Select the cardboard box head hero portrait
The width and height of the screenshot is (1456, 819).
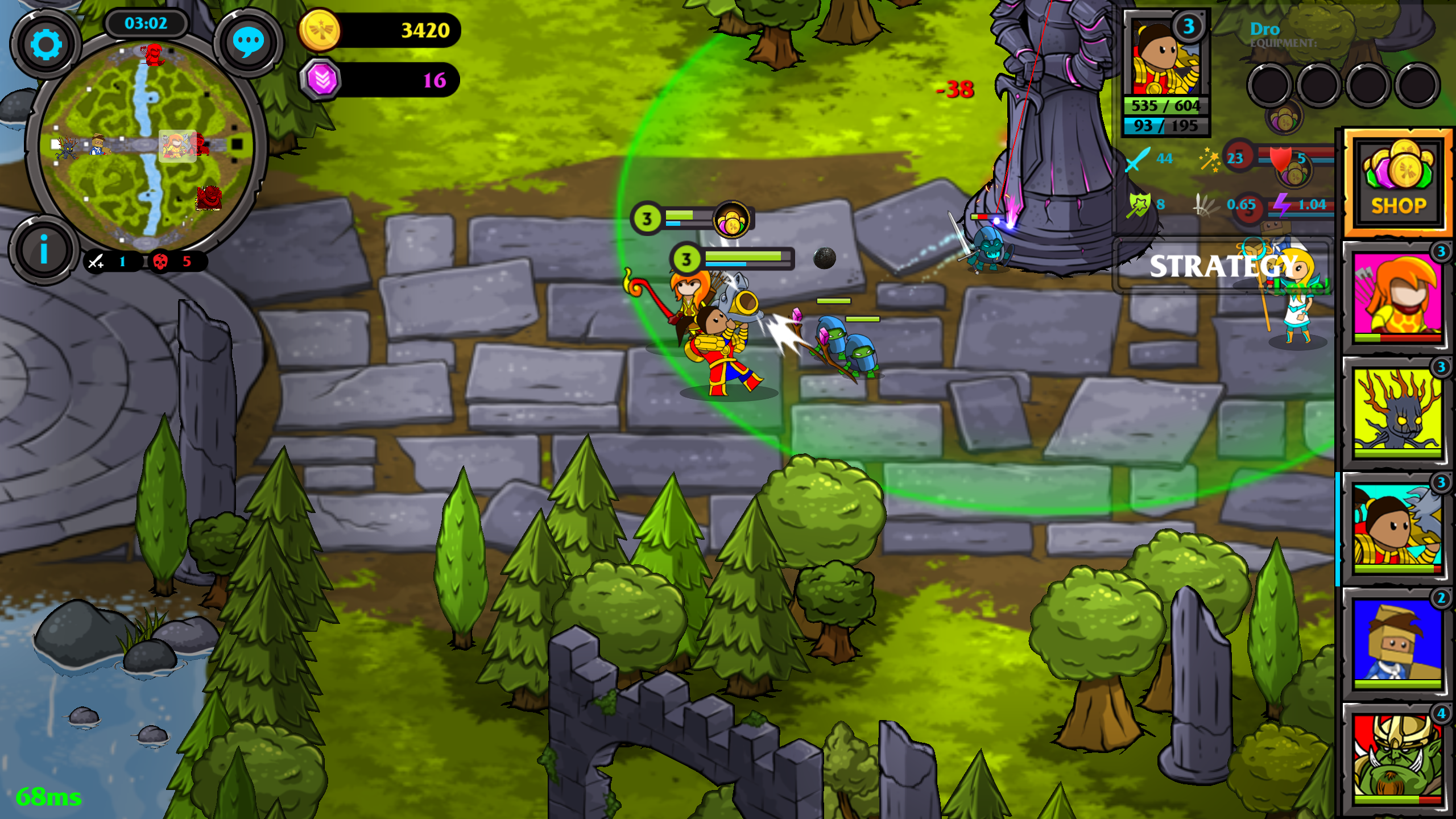(x=1397, y=642)
